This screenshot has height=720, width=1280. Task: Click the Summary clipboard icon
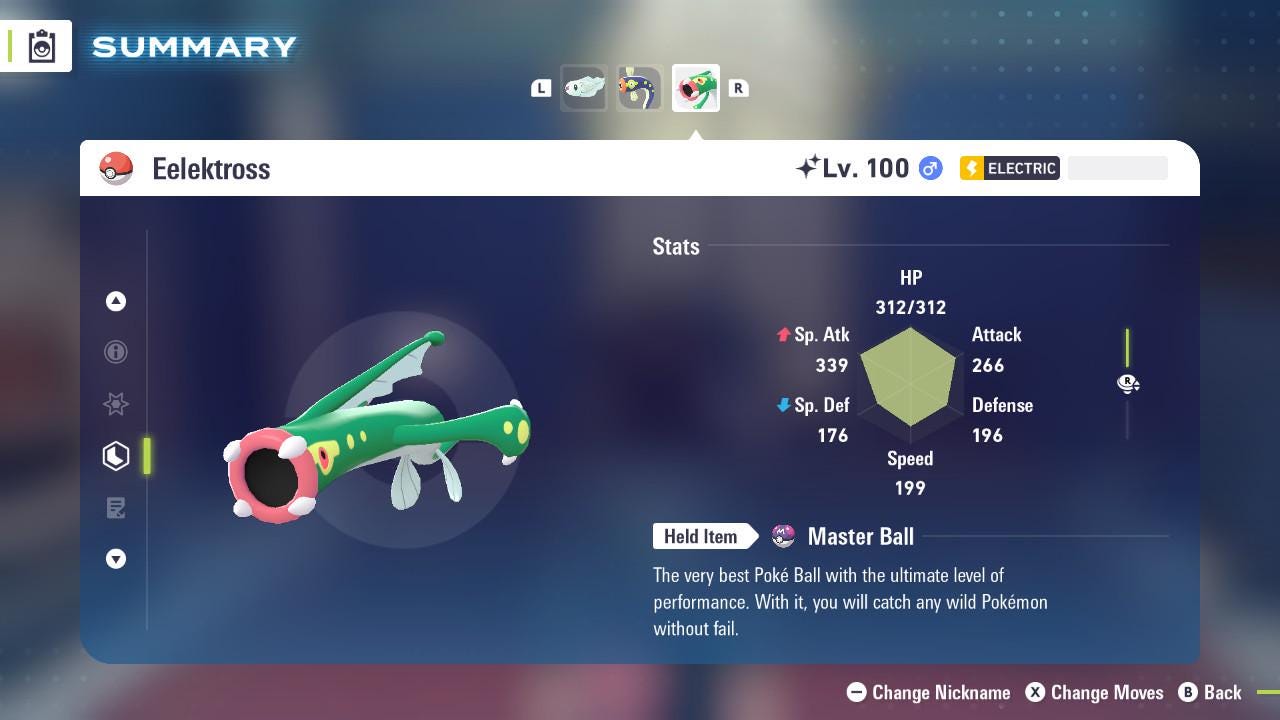point(42,47)
